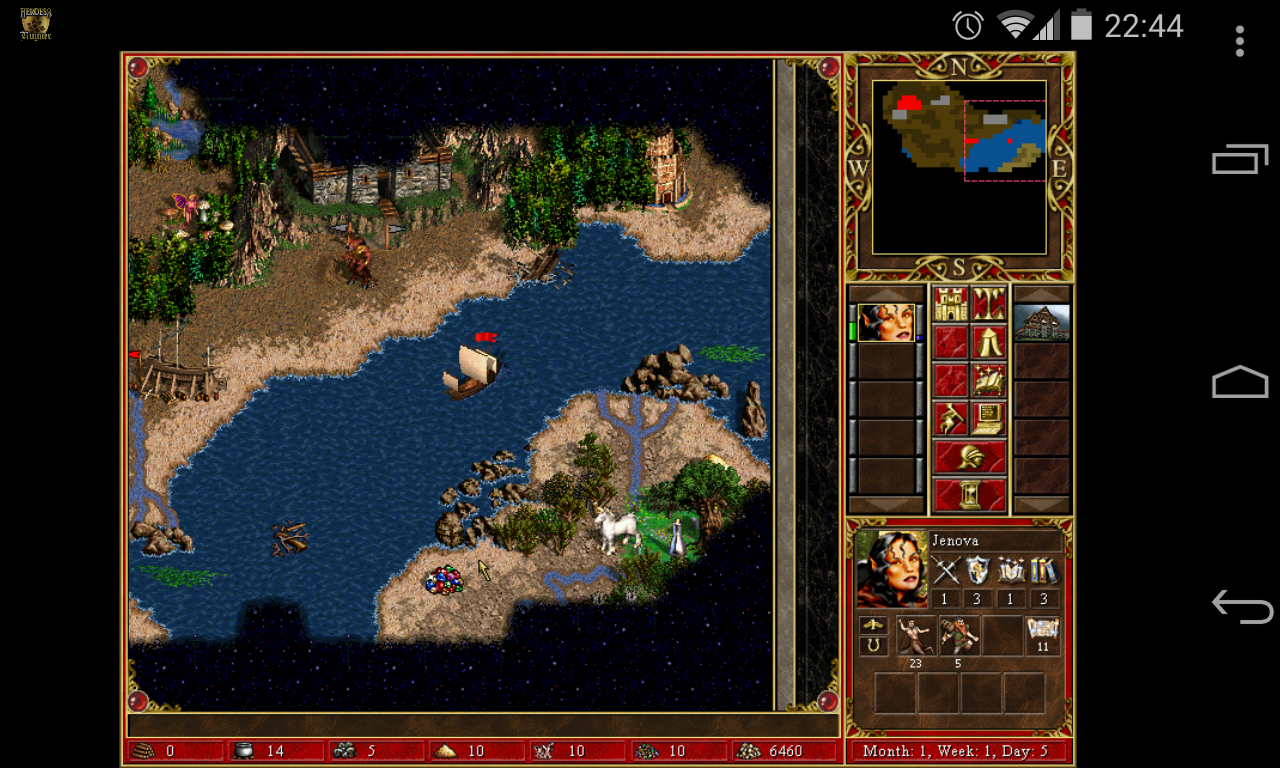Click the golden castle kingdom button
This screenshot has width=1280, height=768.
pyautogui.click(x=950, y=304)
